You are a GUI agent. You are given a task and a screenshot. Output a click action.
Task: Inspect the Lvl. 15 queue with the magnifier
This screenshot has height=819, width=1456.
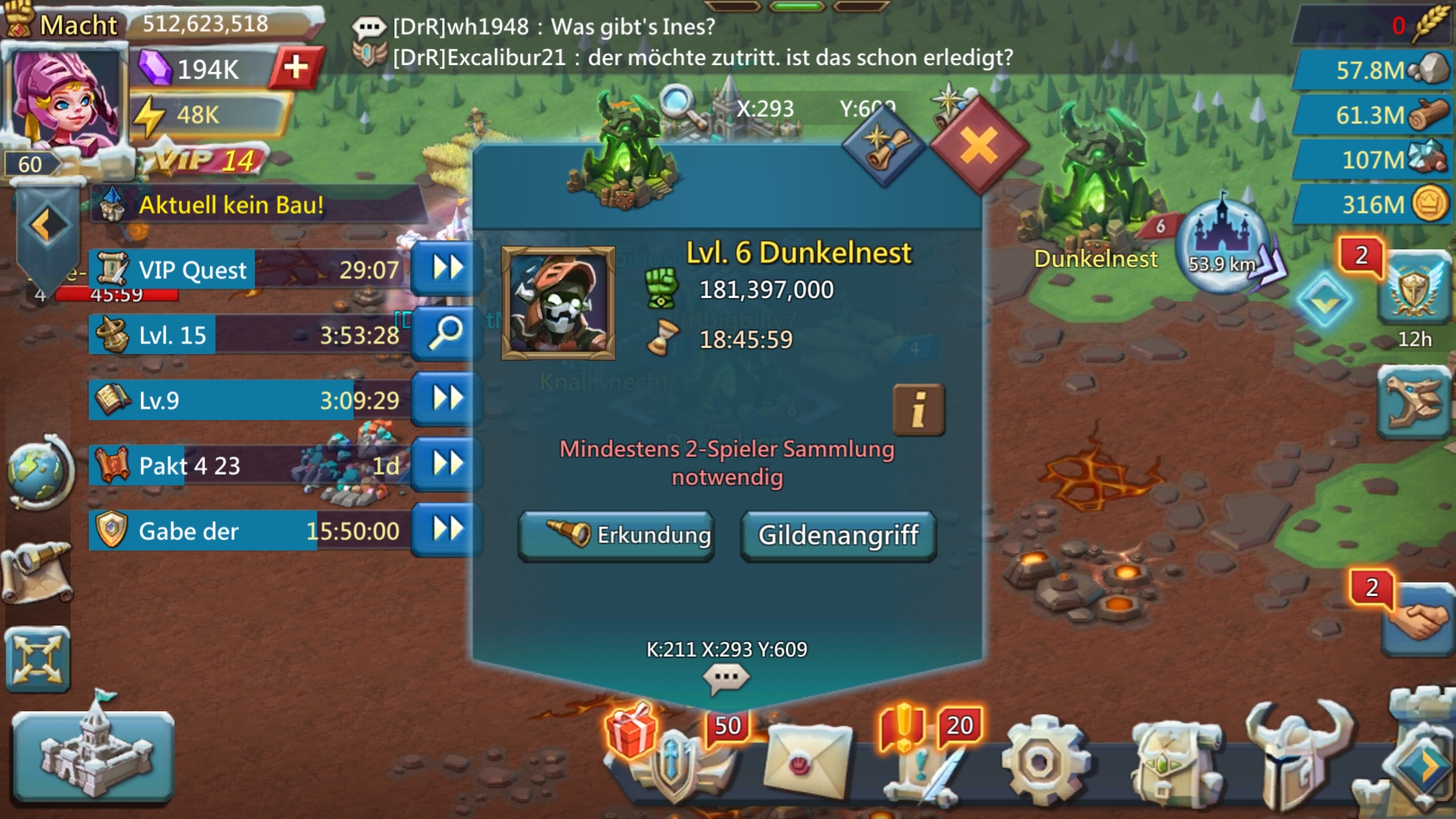[447, 334]
